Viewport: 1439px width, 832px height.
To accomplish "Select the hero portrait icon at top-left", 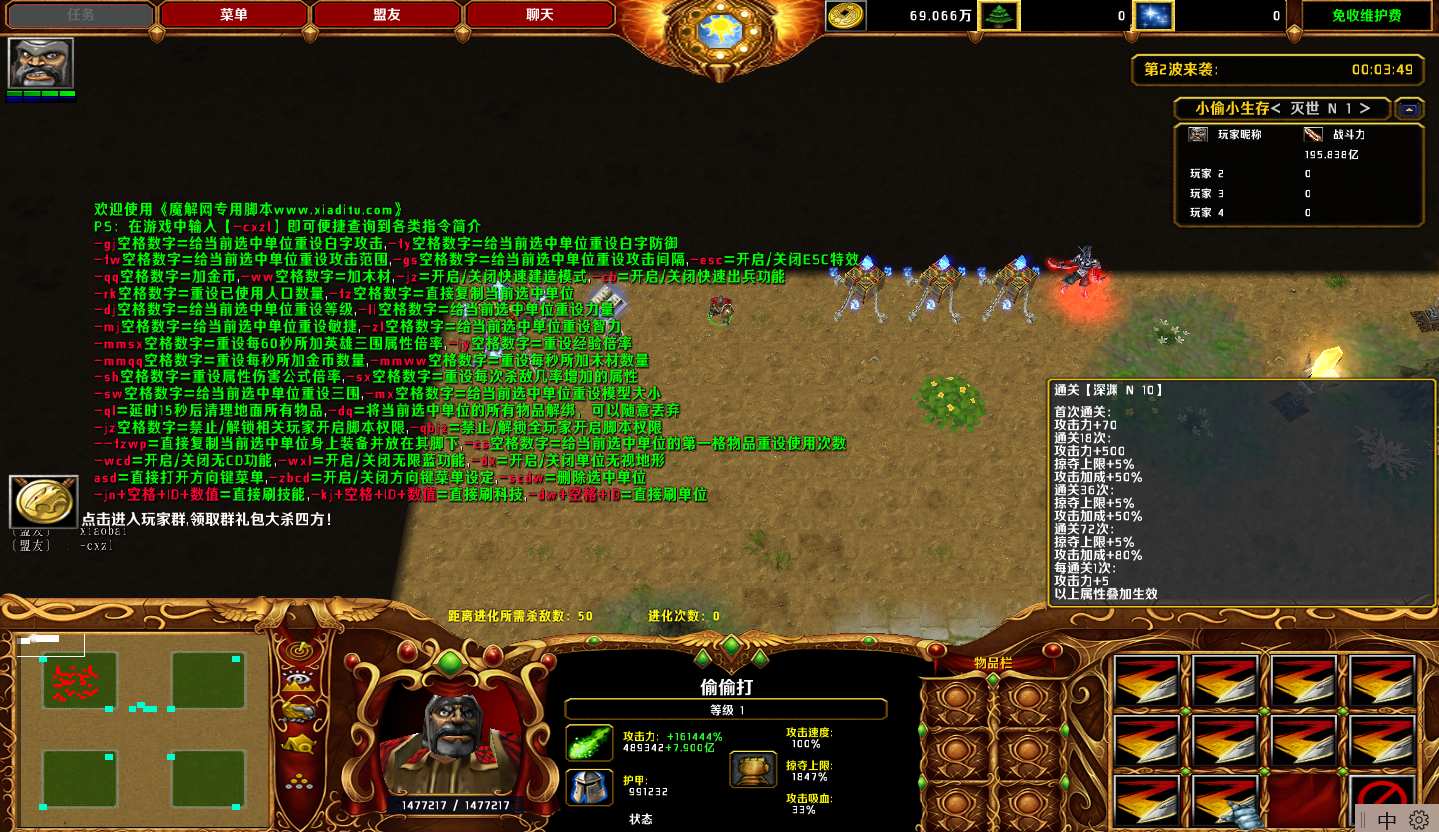I will [41, 64].
